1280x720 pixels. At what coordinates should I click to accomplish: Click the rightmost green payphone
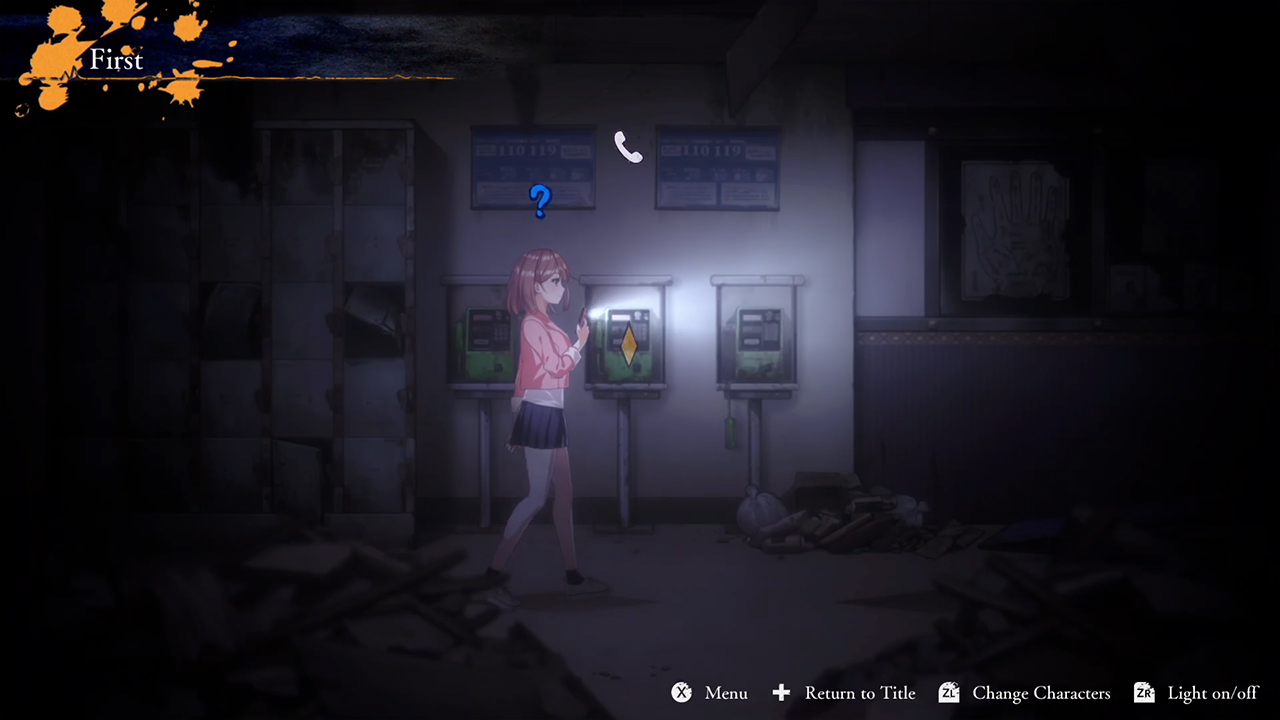757,340
